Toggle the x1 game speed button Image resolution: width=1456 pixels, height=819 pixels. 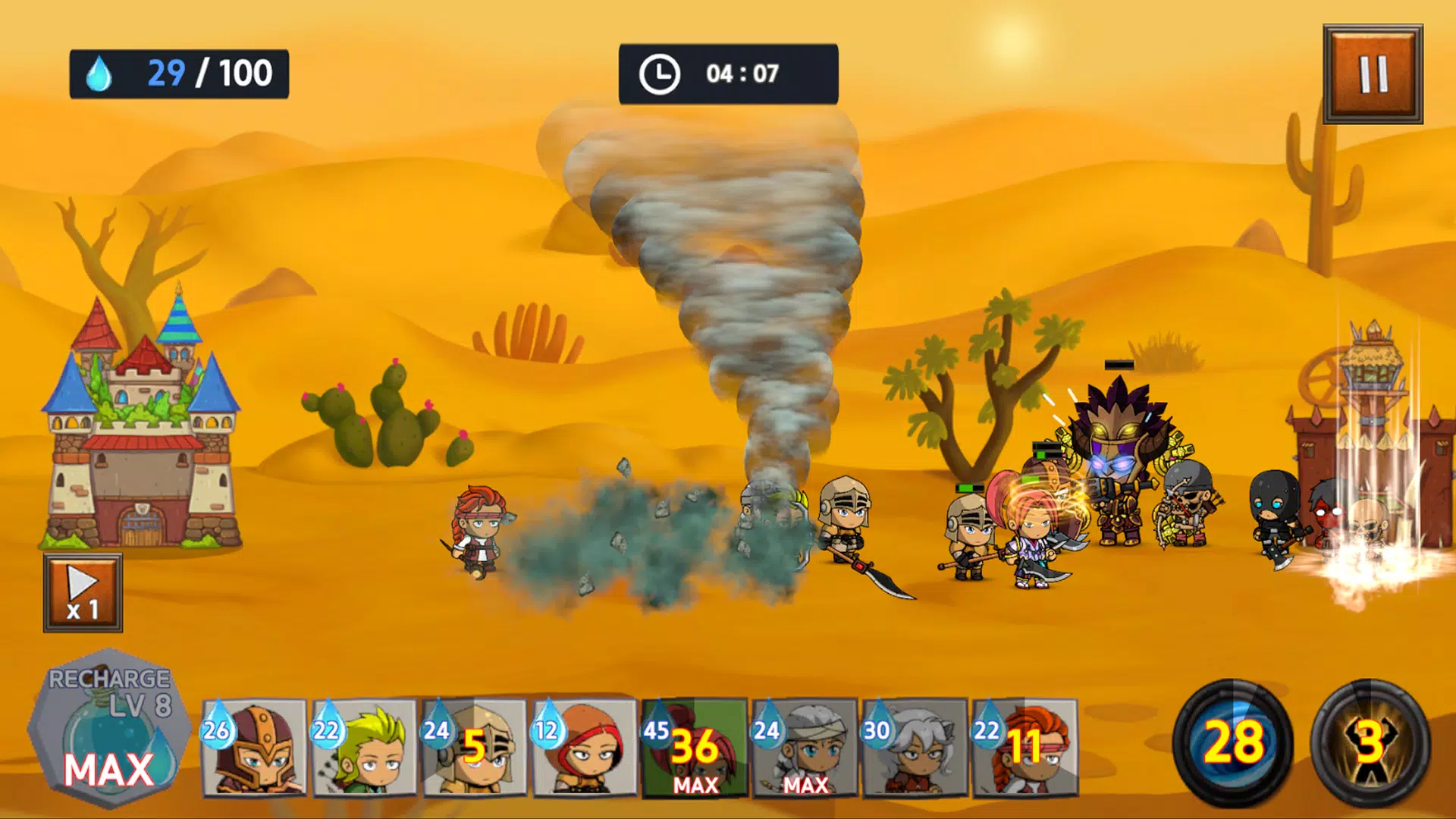(83, 593)
